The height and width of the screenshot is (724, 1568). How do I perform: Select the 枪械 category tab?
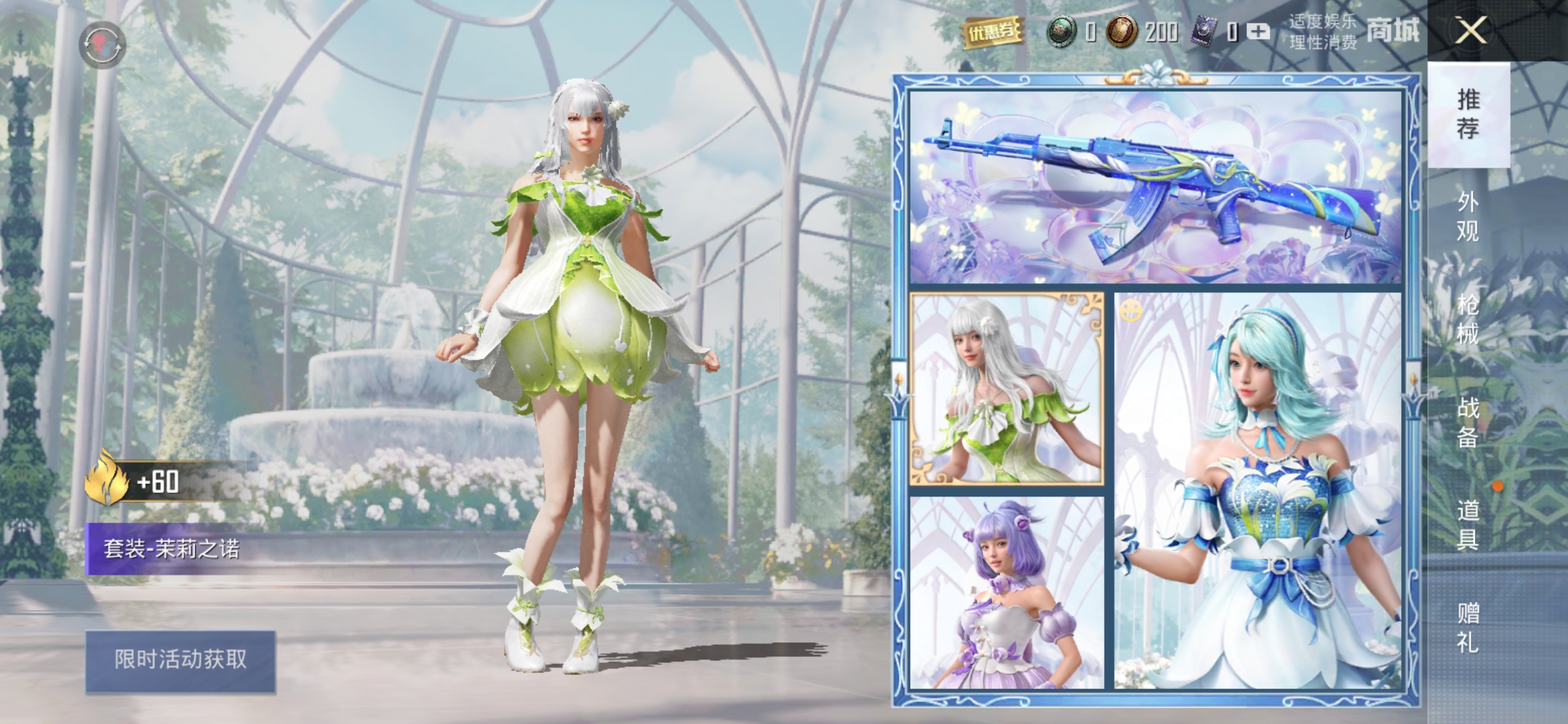(x=1468, y=320)
